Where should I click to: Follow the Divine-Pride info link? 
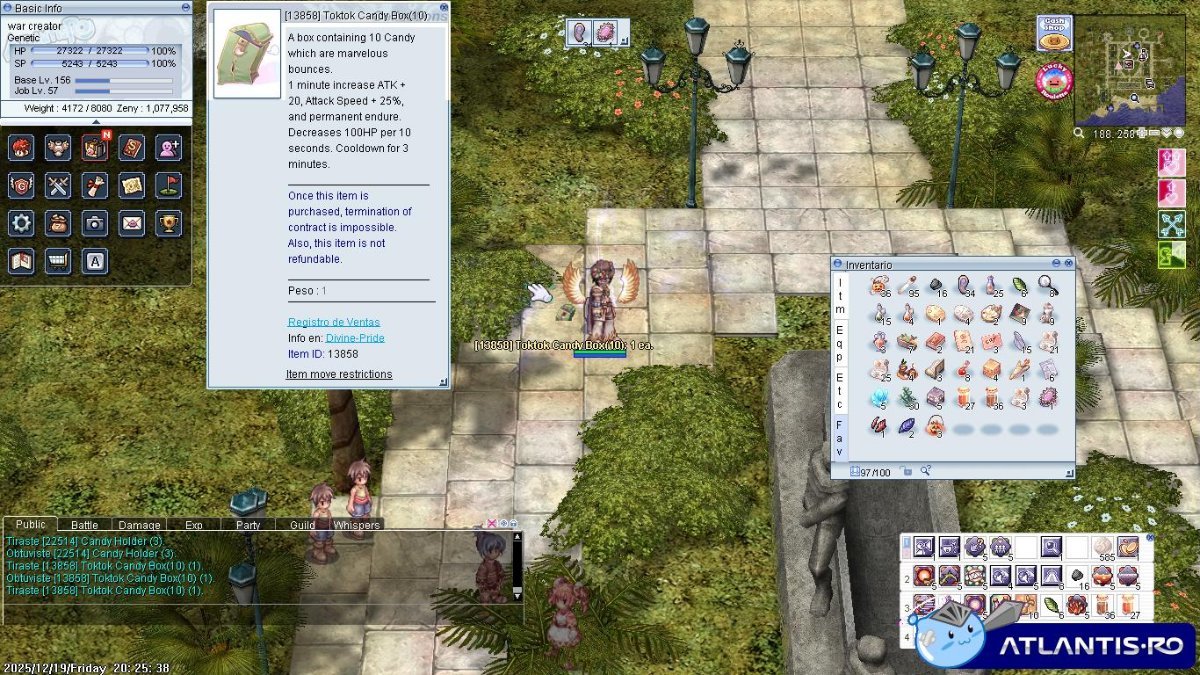pos(355,338)
